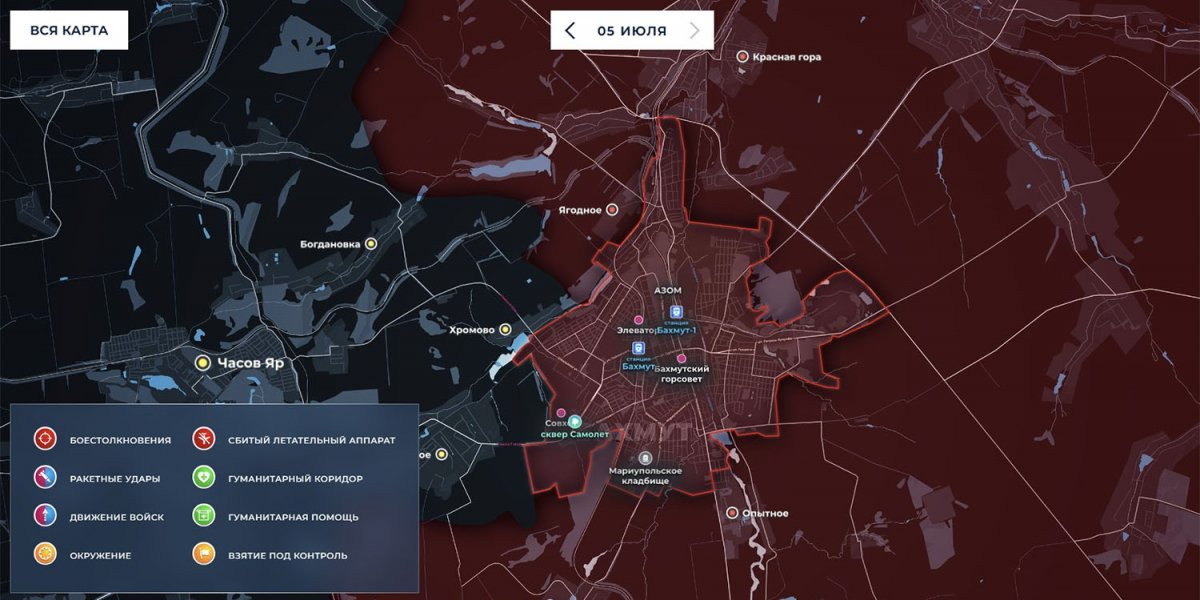This screenshot has height=600, width=1200.
Task: Select the Боестолкновения legend entry
Action: click(x=46, y=439)
